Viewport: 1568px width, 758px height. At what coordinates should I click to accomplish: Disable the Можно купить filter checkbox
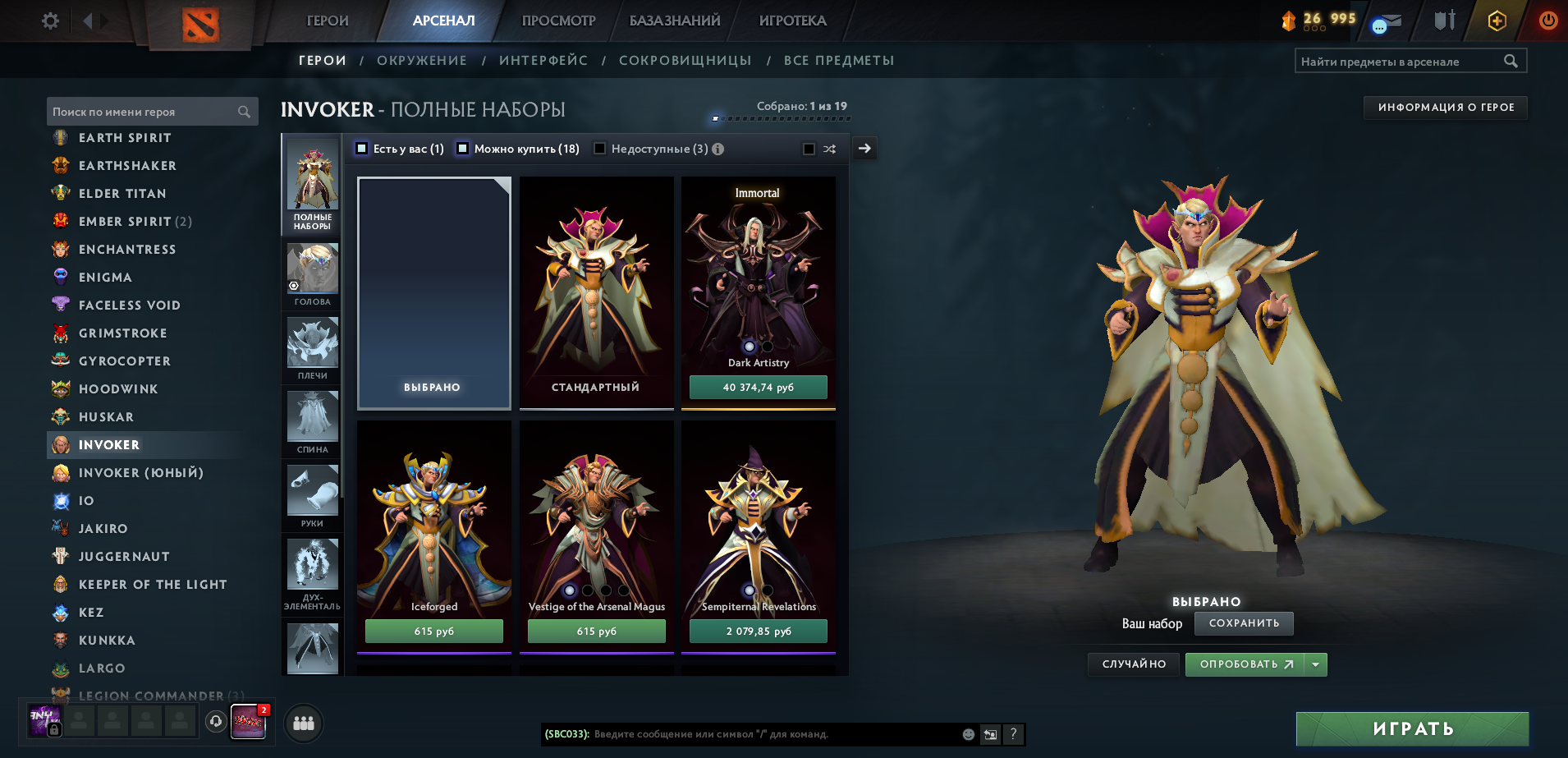tap(462, 149)
